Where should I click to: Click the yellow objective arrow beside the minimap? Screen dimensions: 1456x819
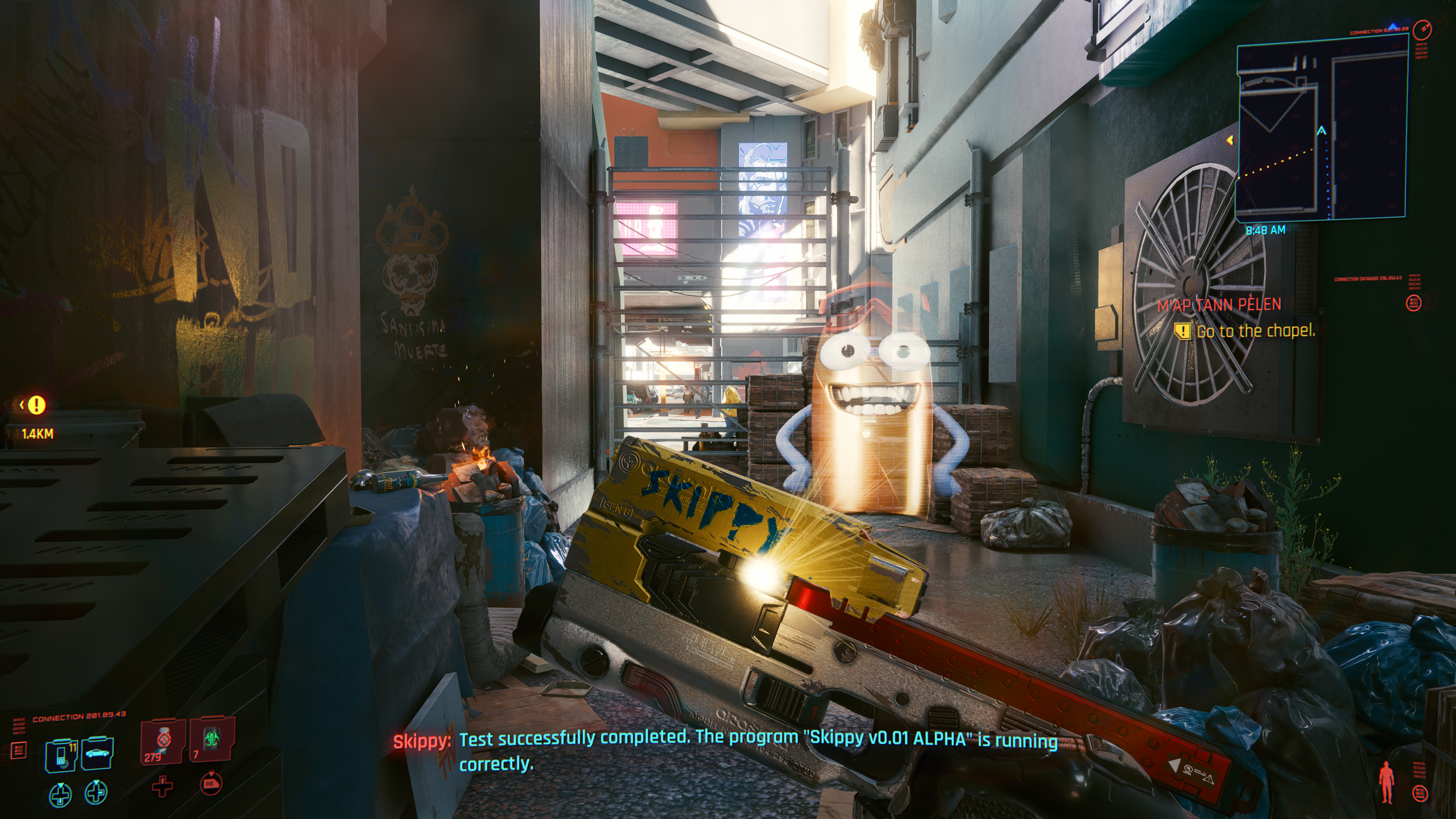(1230, 140)
